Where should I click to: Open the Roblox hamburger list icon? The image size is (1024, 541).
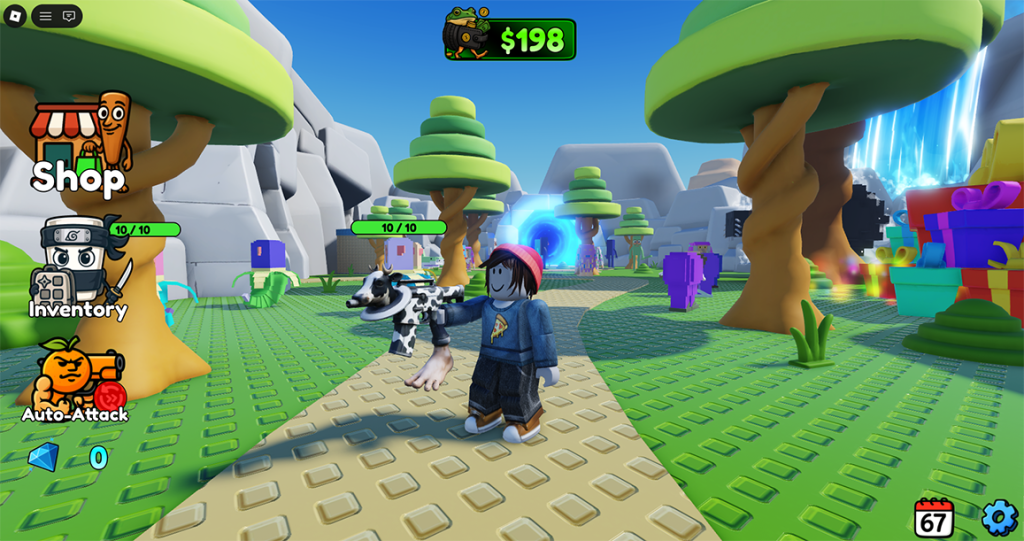[x=45, y=16]
